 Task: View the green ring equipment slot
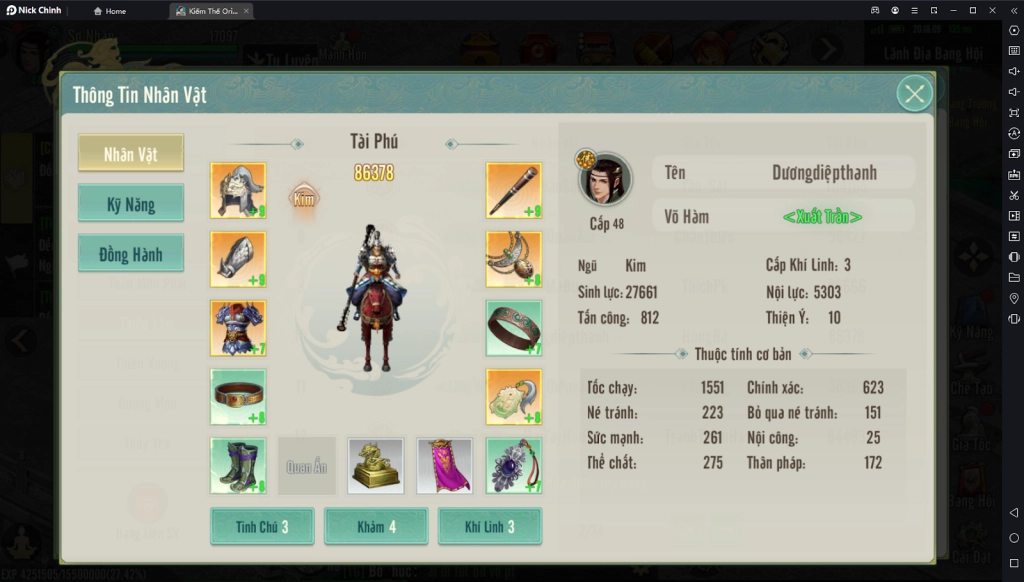pyautogui.click(x=514, y=328)
